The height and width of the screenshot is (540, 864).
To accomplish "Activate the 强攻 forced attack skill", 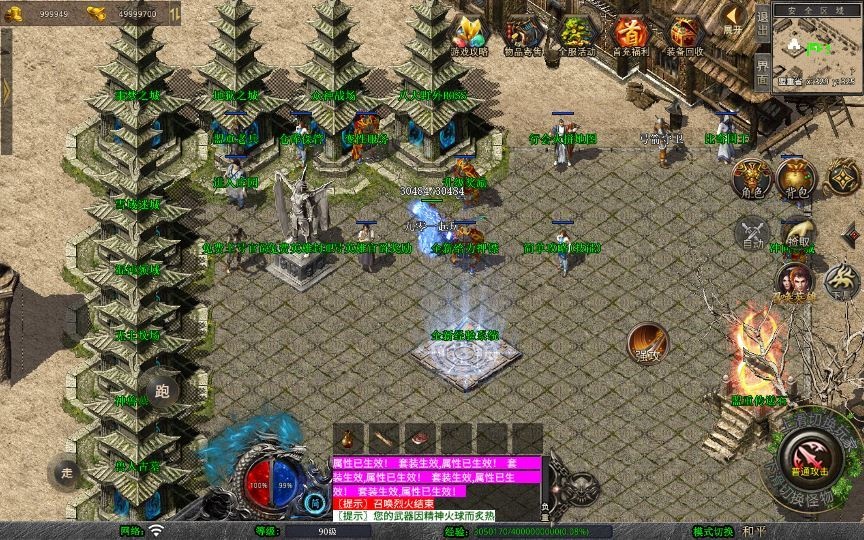I will click(647, 343).
